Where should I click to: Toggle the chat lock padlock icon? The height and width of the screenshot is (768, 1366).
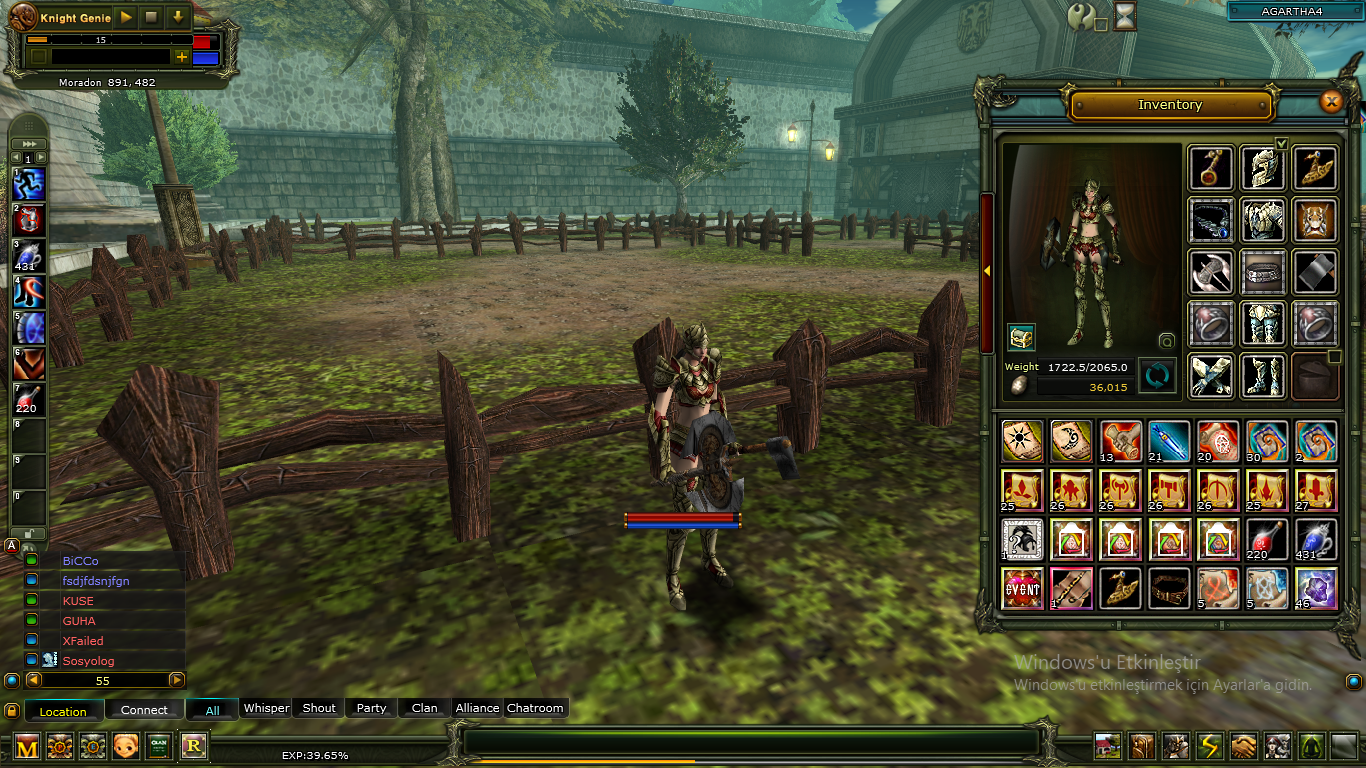click(11, 710)
